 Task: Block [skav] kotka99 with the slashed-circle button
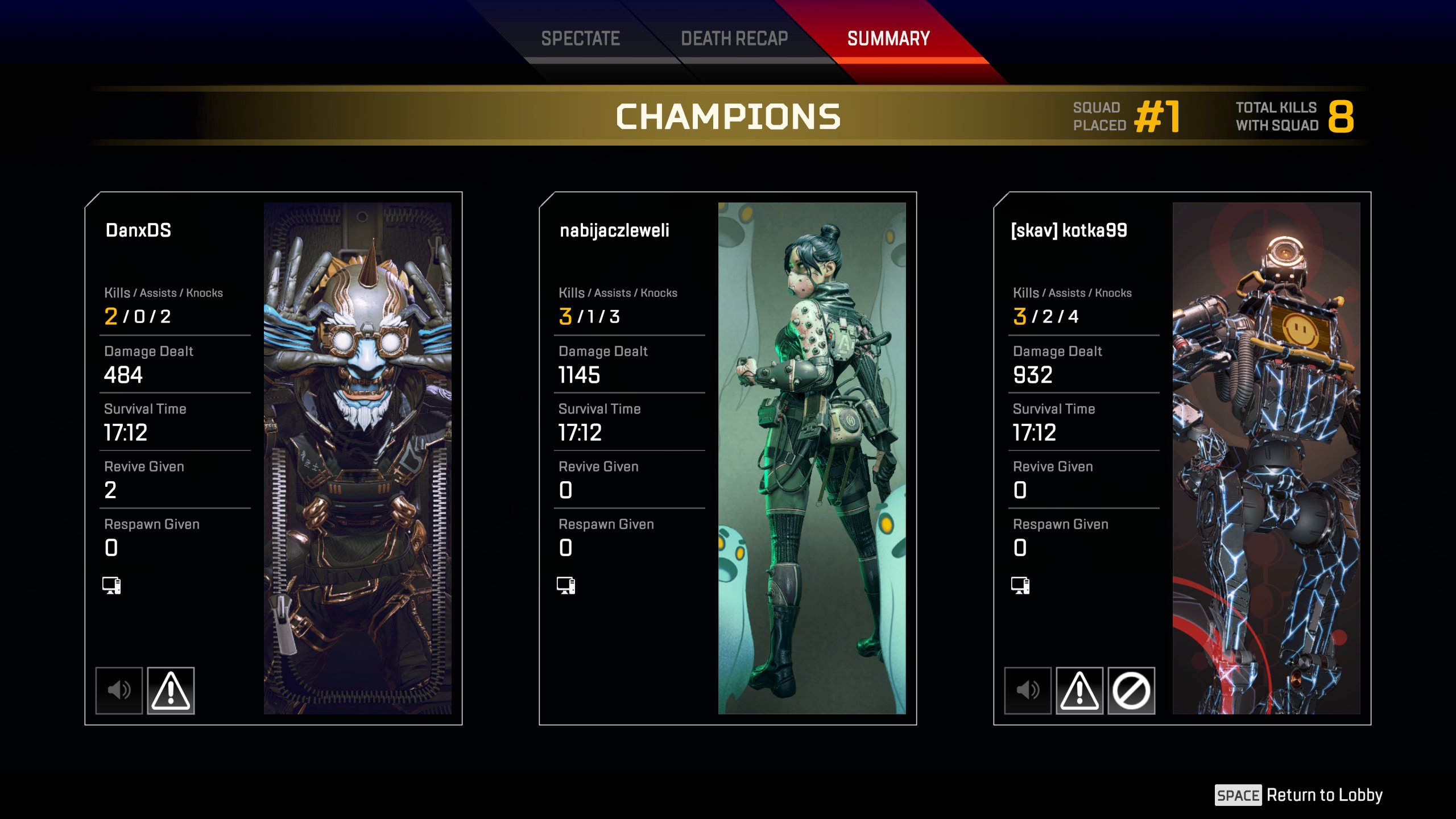(x=1131, y=690)
